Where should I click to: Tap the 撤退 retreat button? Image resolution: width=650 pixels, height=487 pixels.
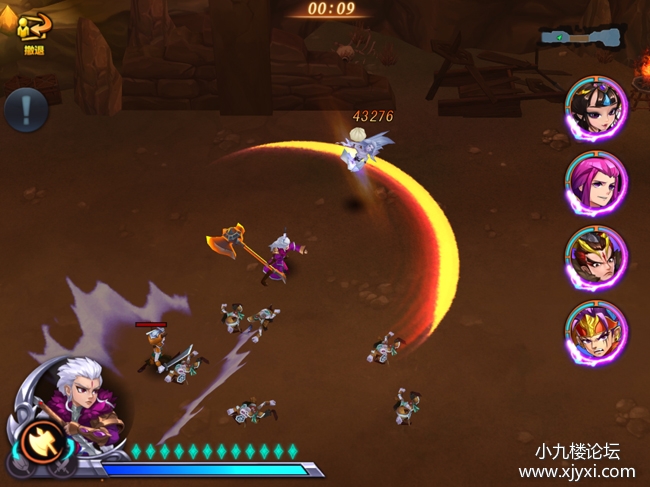click(33, 33)
